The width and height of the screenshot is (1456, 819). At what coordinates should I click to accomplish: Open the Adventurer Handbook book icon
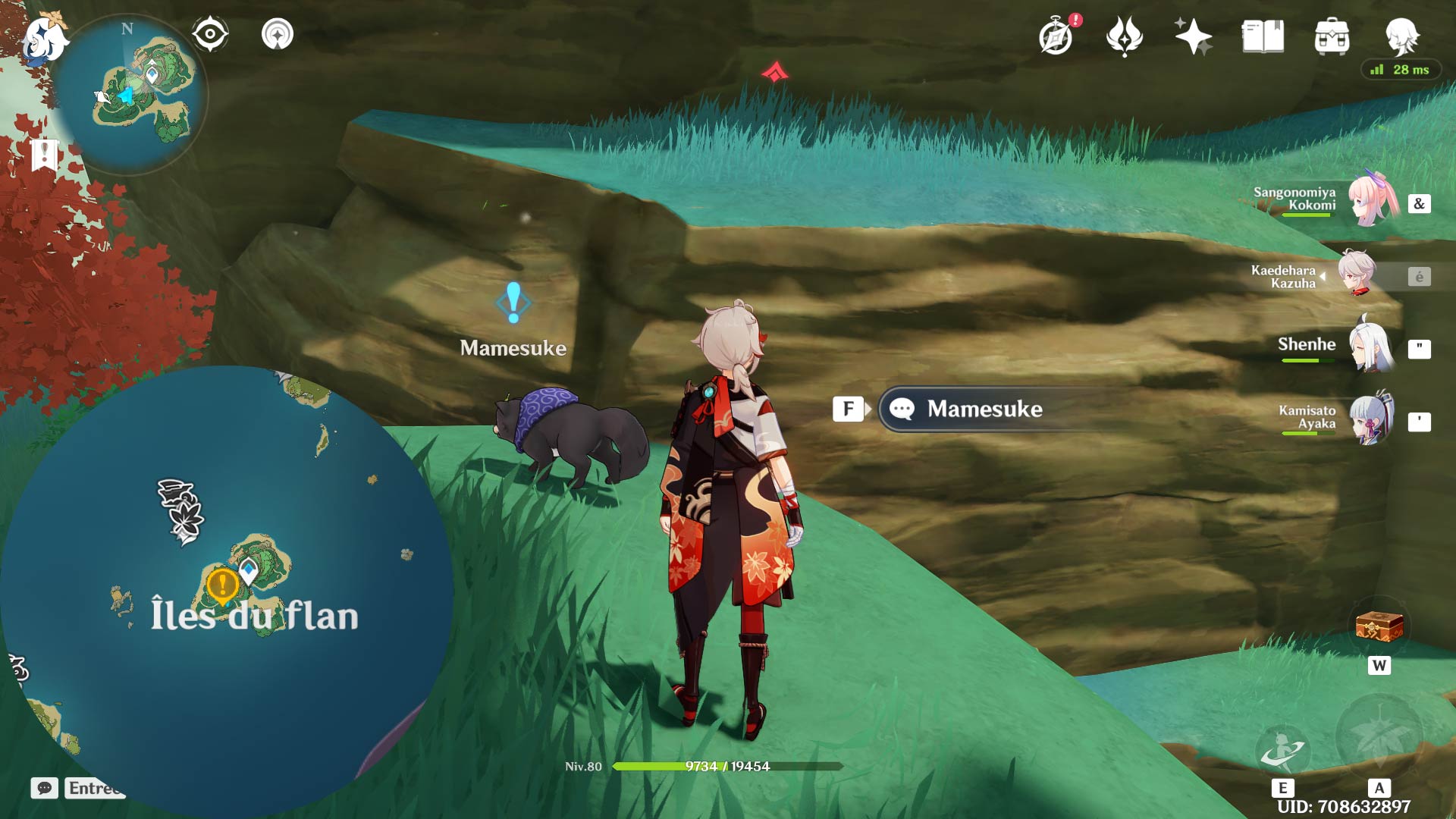tap(1263, 36)
